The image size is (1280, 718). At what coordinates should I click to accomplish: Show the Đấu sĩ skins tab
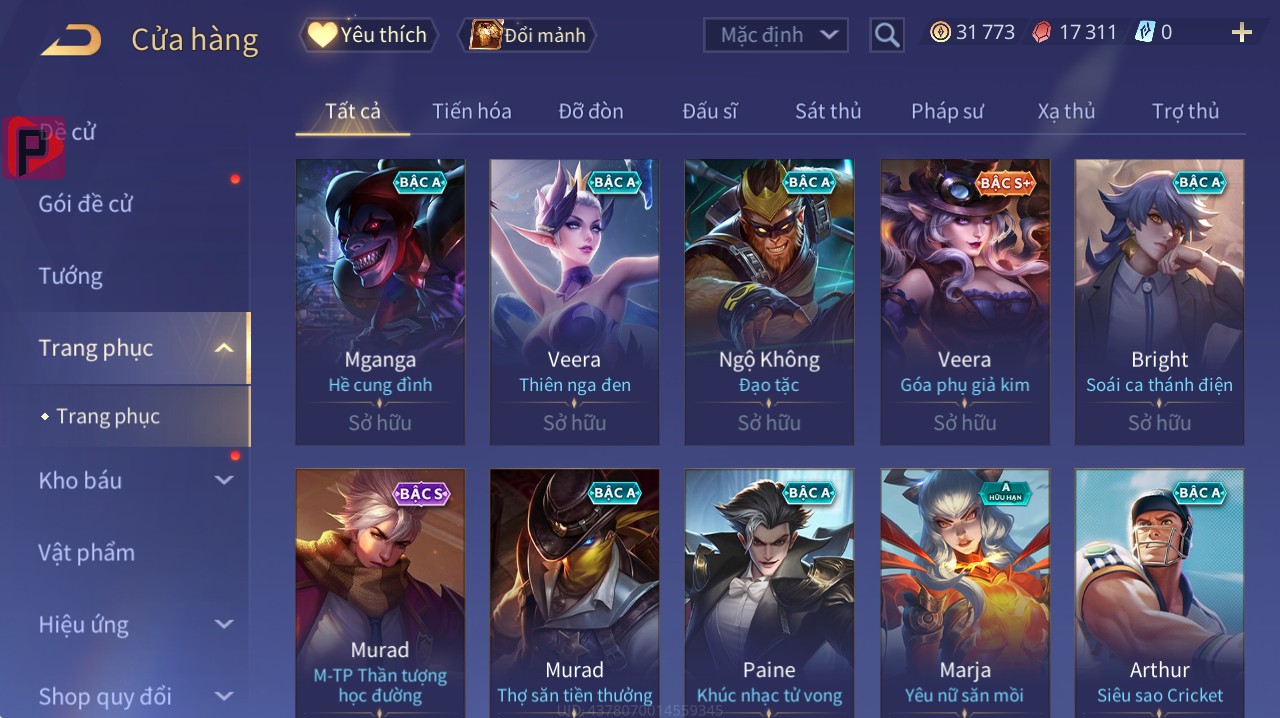coord(709,111)
